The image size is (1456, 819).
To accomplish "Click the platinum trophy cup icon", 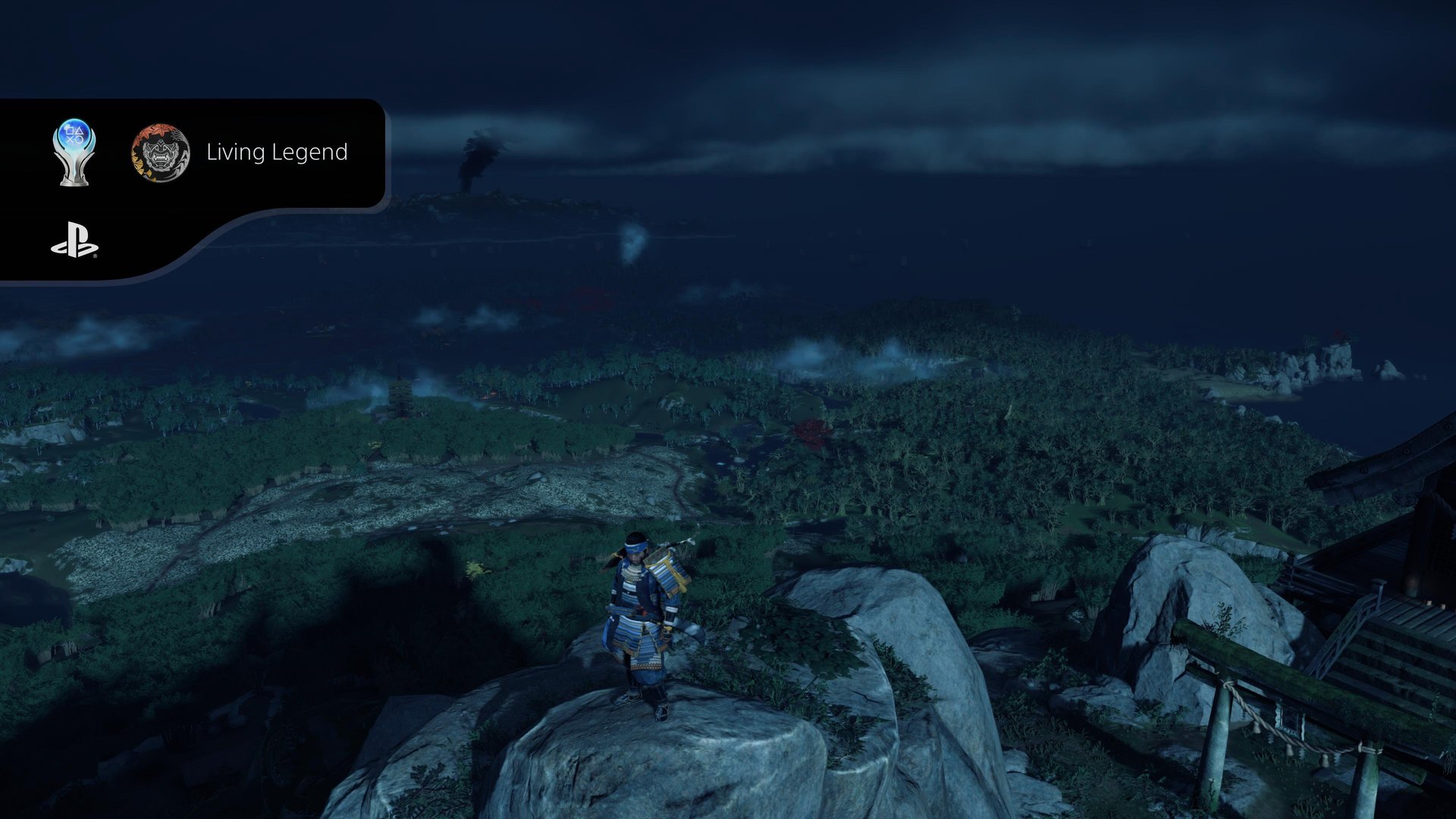I will [x=74, y=152].
